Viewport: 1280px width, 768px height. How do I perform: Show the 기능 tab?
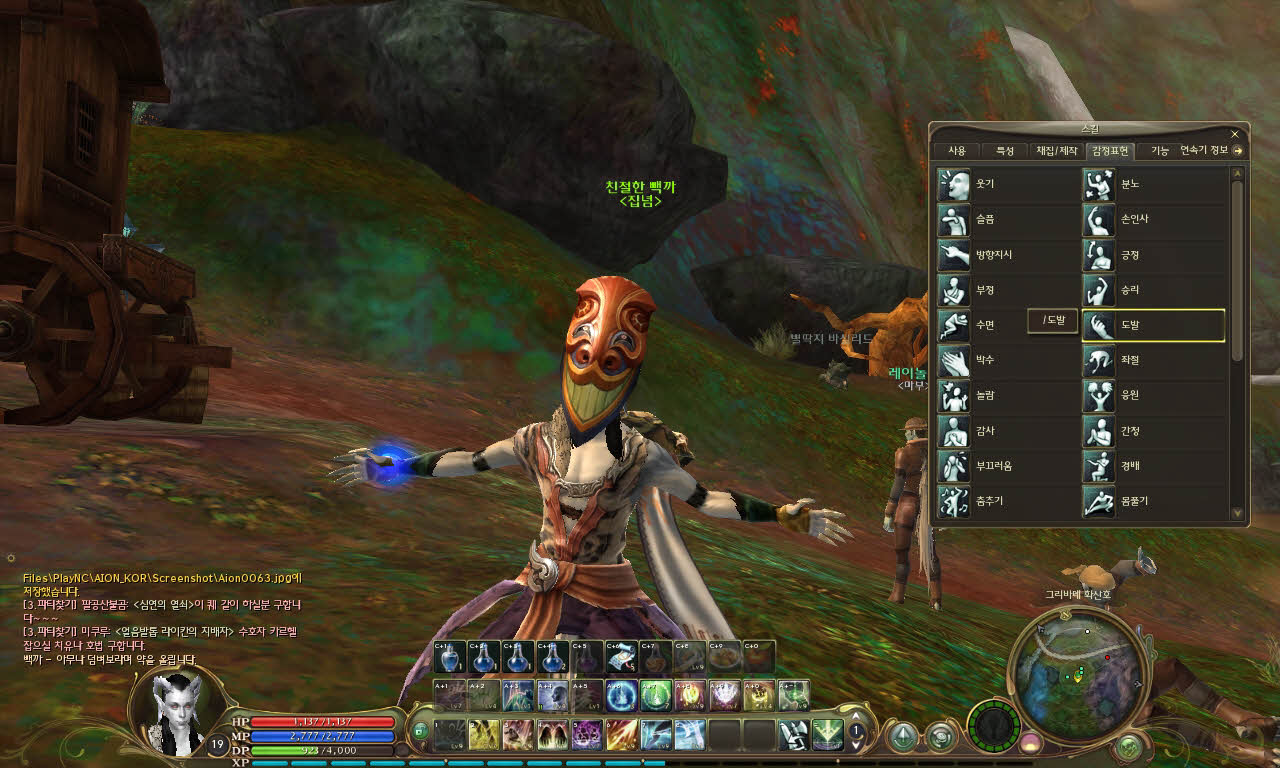pyautogui.click(x=1159, y=151)
